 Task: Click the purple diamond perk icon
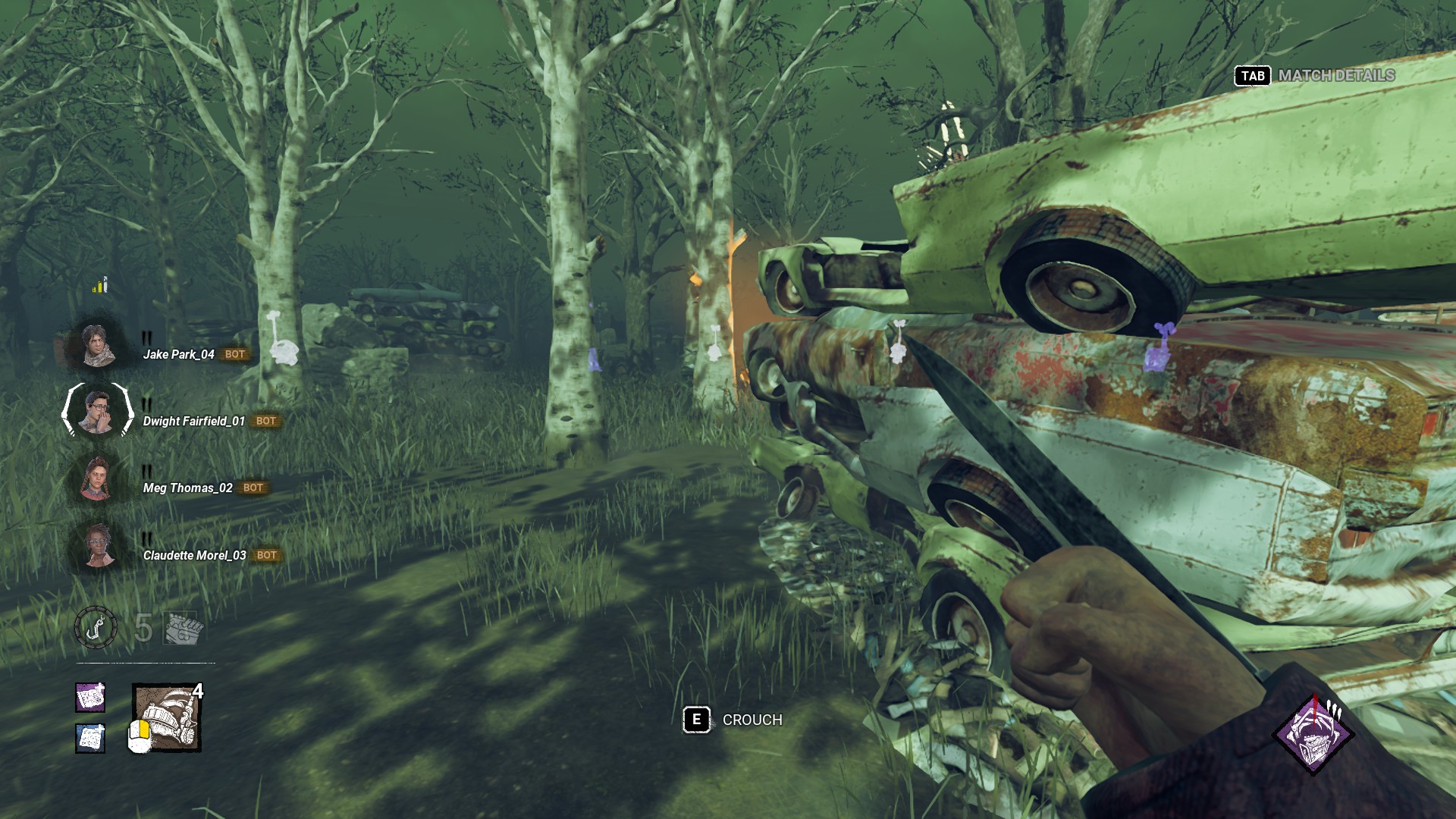coord(1313,736)
